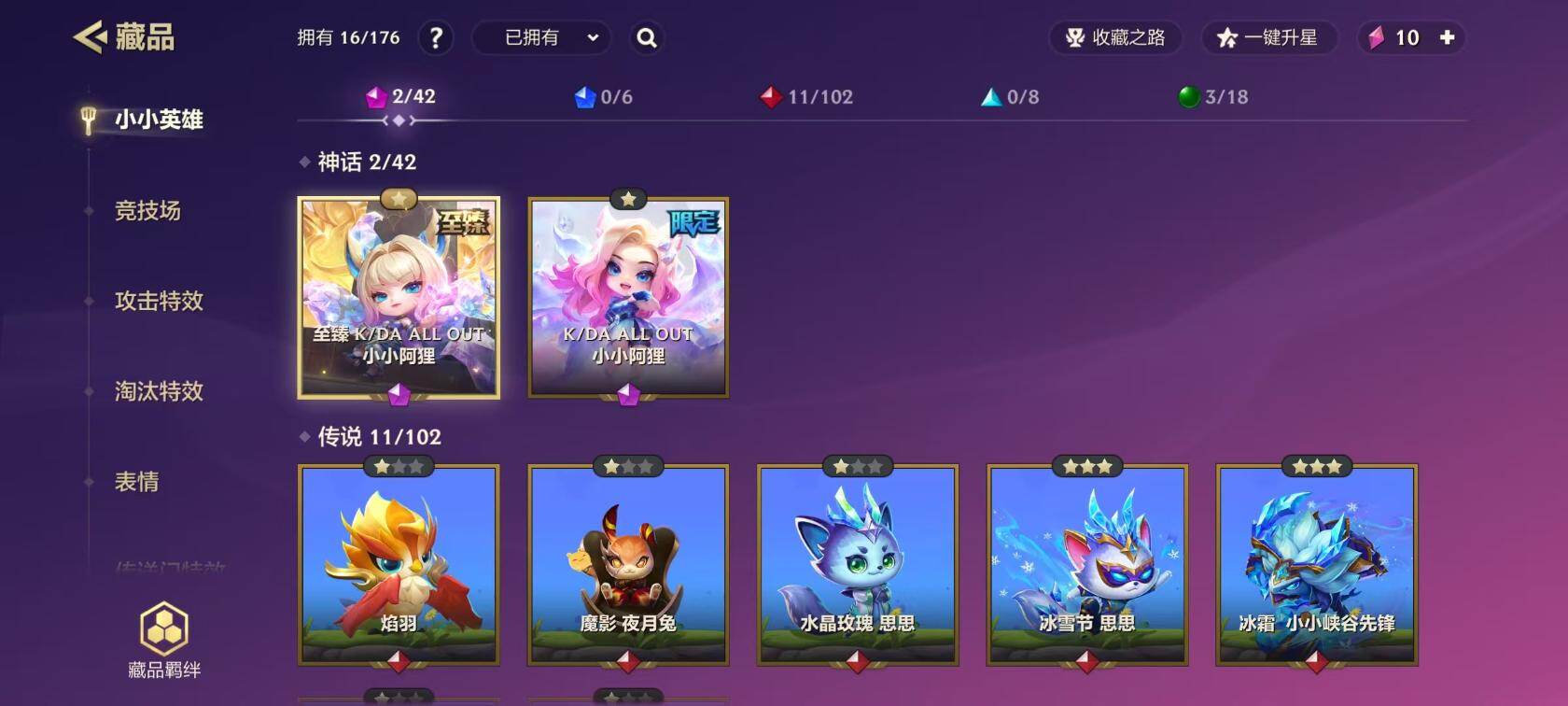Pick the 冰雪节 思思 card

point(1087,564)
